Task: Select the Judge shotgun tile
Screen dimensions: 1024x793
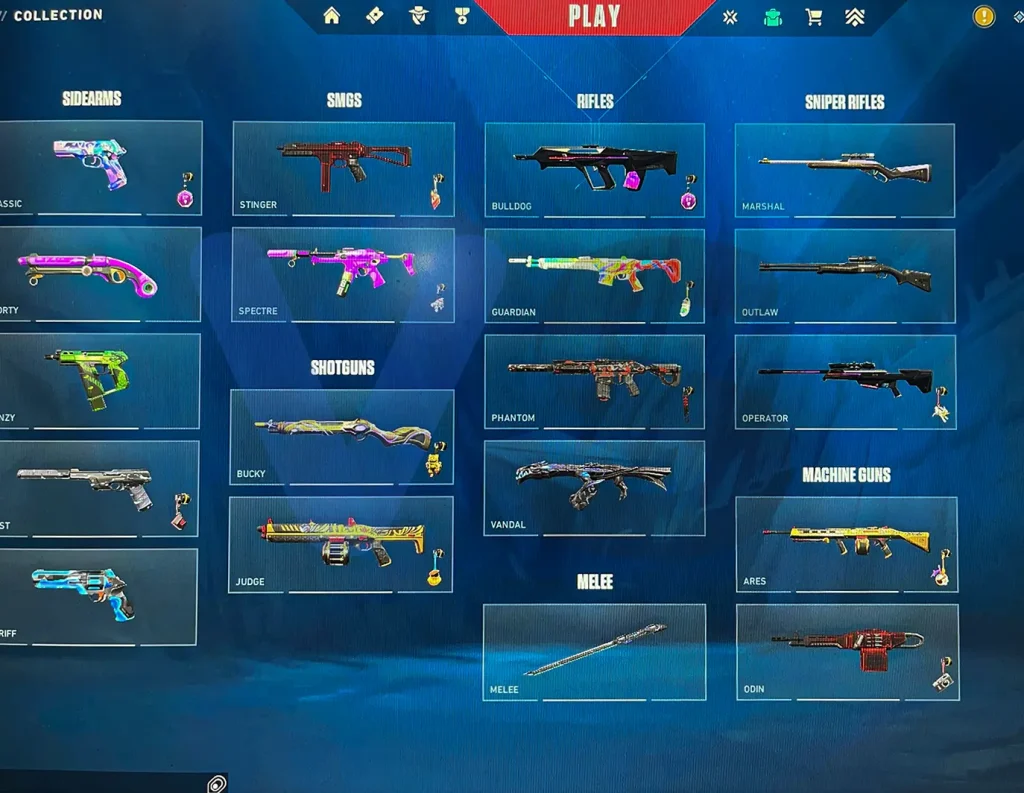Action: click(x=340, y=544)
